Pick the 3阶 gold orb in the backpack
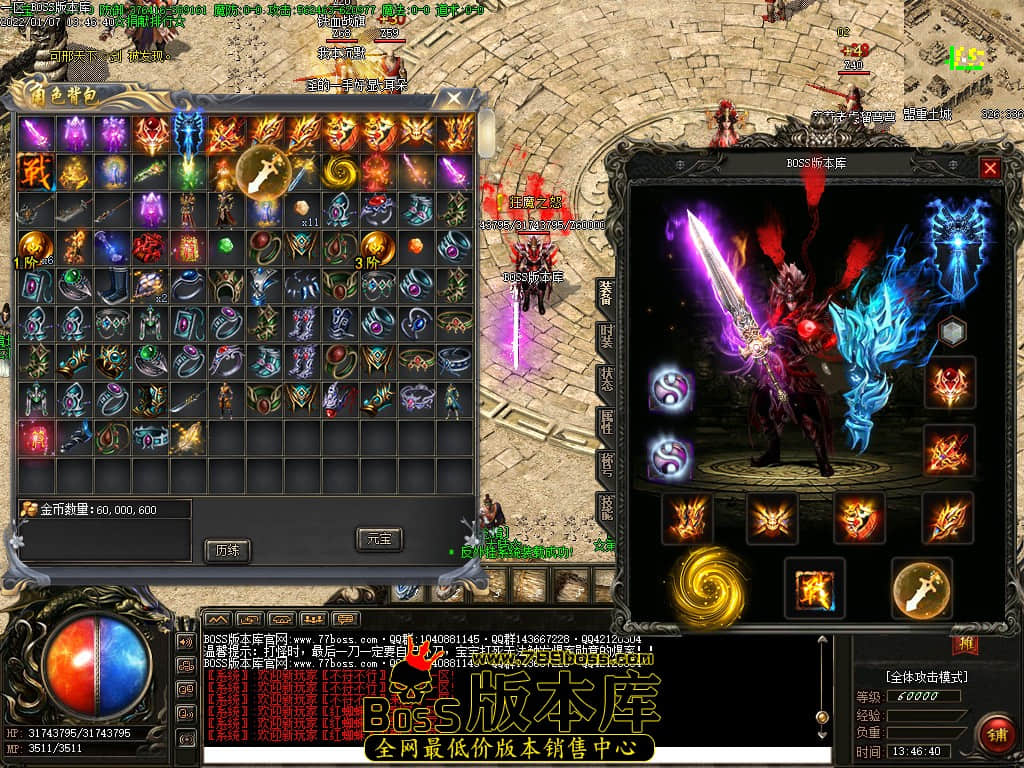This screenshot has height=768, width=1024. (x=378, y=246)
